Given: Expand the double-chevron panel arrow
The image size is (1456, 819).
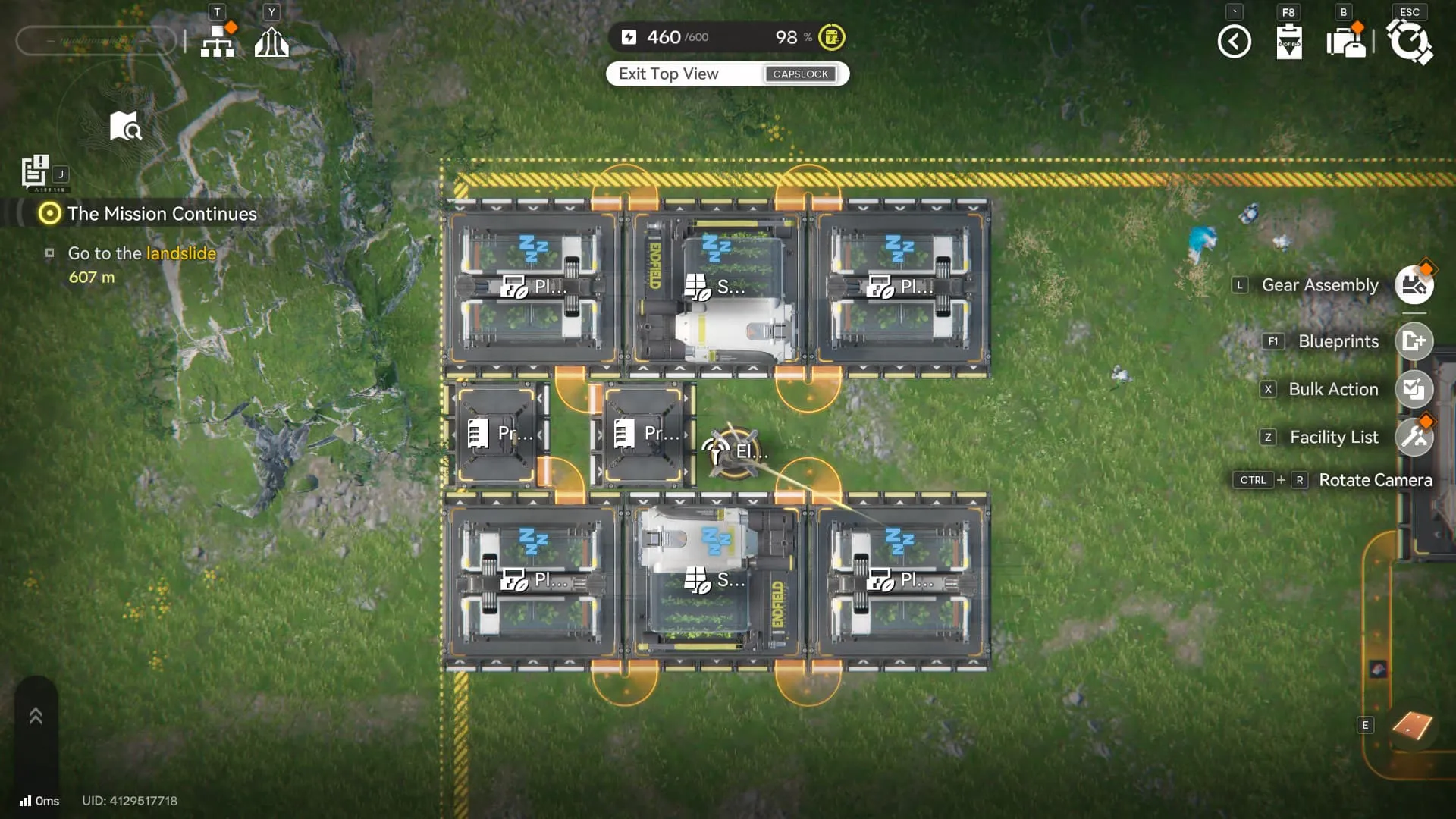Looking at the screenshot, I should [x=36, y=716].
